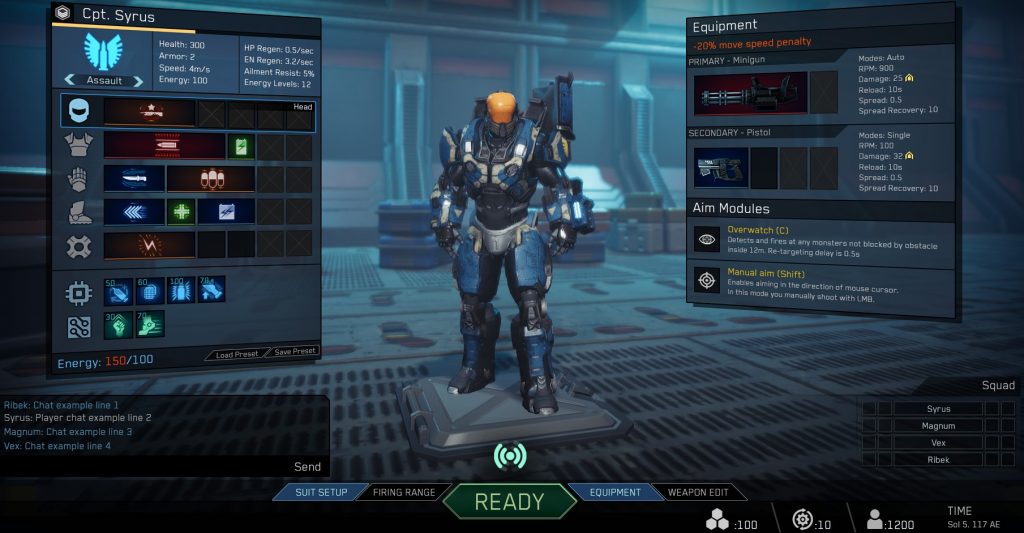Select Magnum in the squad list

pyautogui.click(x=938, y=426)
